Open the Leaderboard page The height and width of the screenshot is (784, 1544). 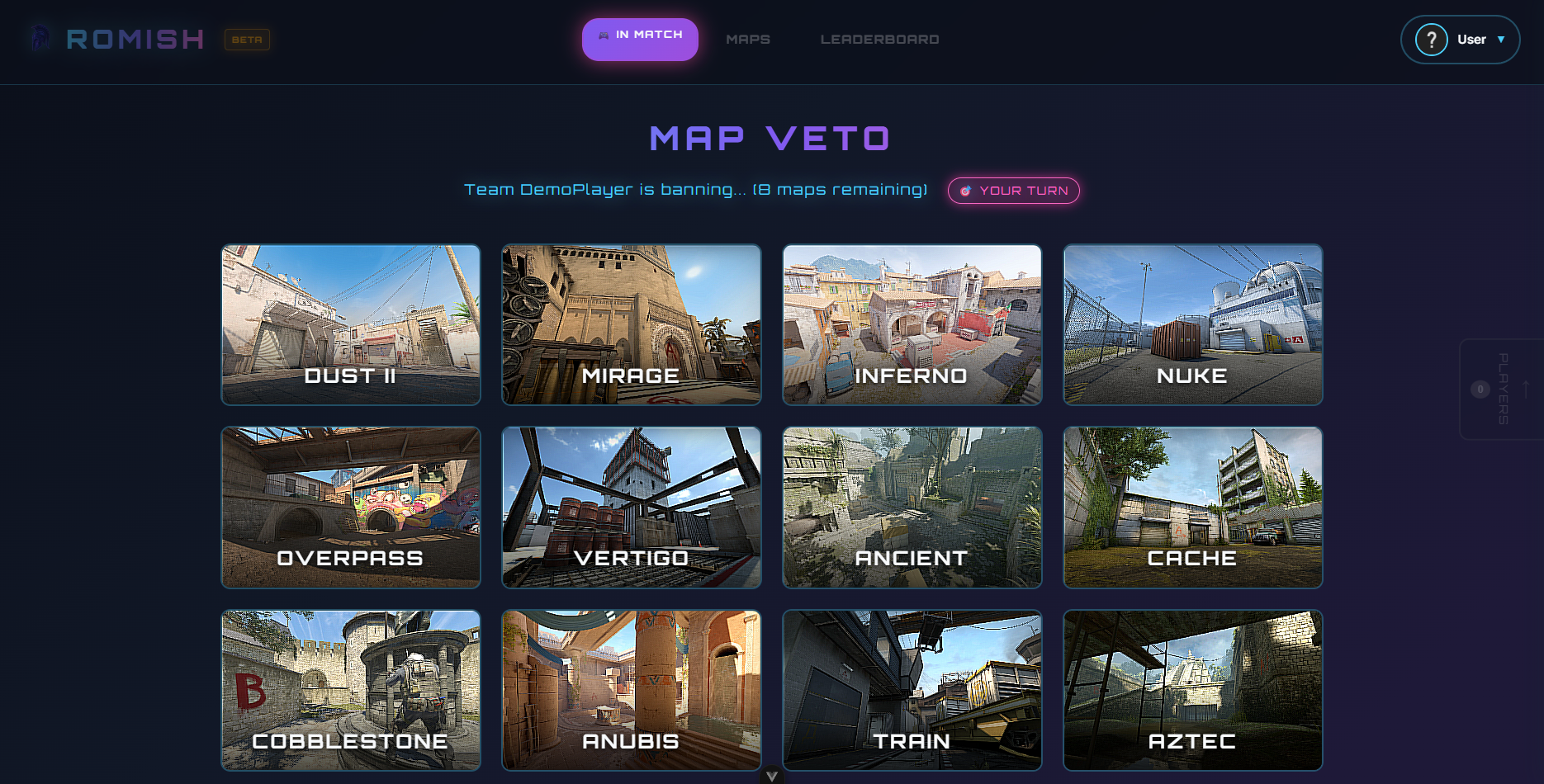coord(879,39)
